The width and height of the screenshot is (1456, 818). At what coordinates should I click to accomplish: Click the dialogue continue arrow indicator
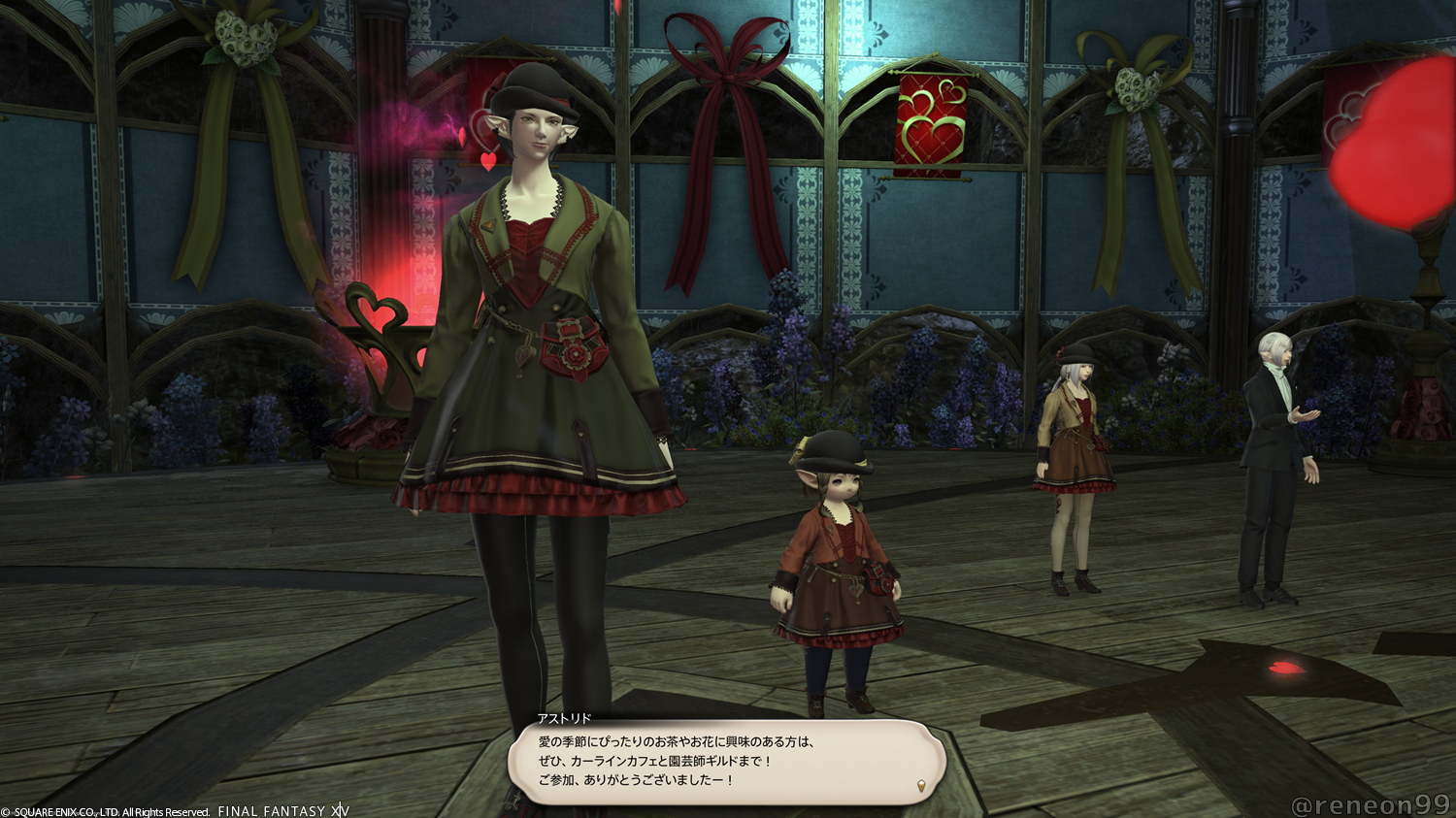pos(921,784)
